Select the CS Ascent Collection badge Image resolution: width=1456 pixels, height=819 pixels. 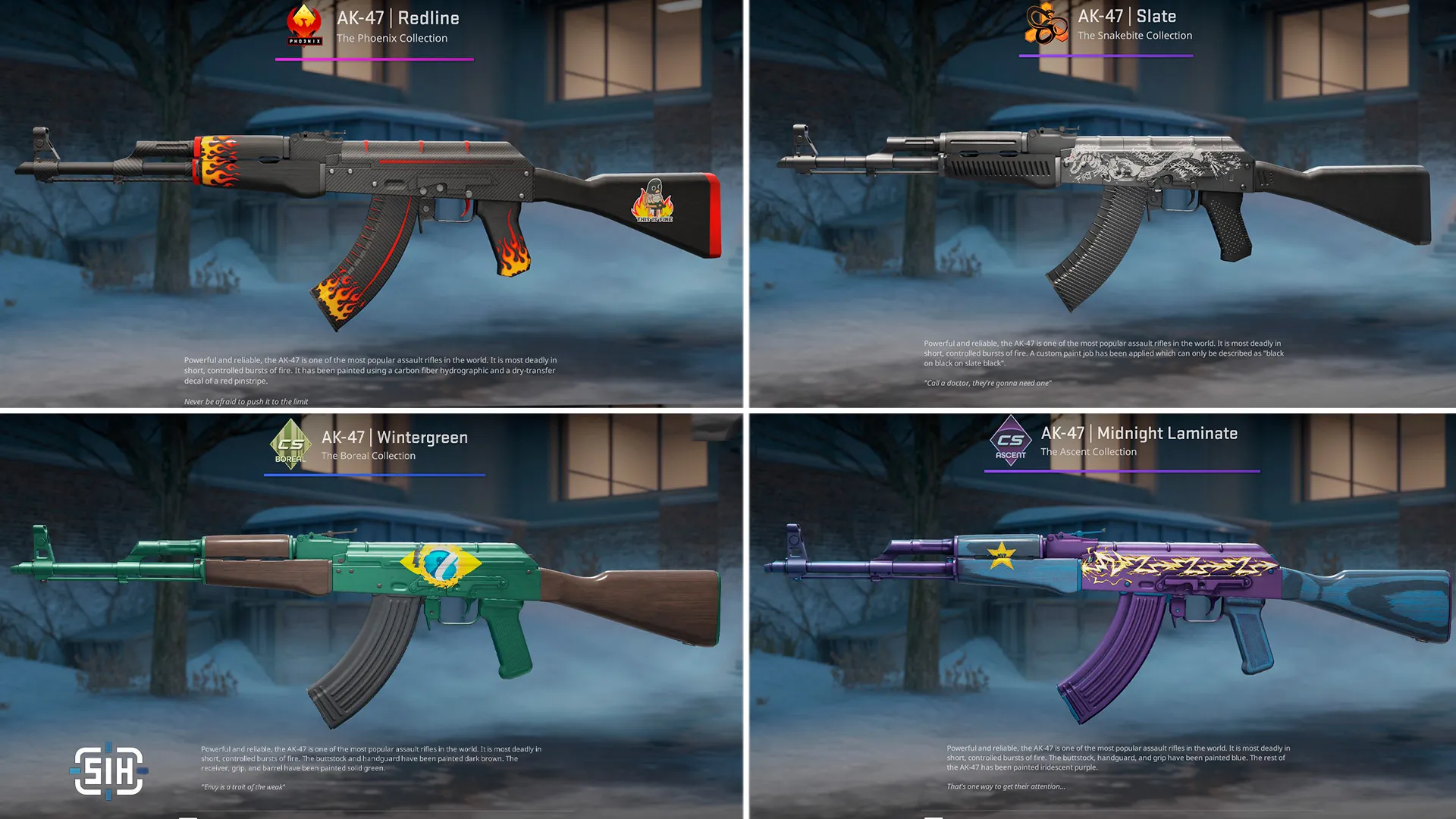coord(1010,441)
